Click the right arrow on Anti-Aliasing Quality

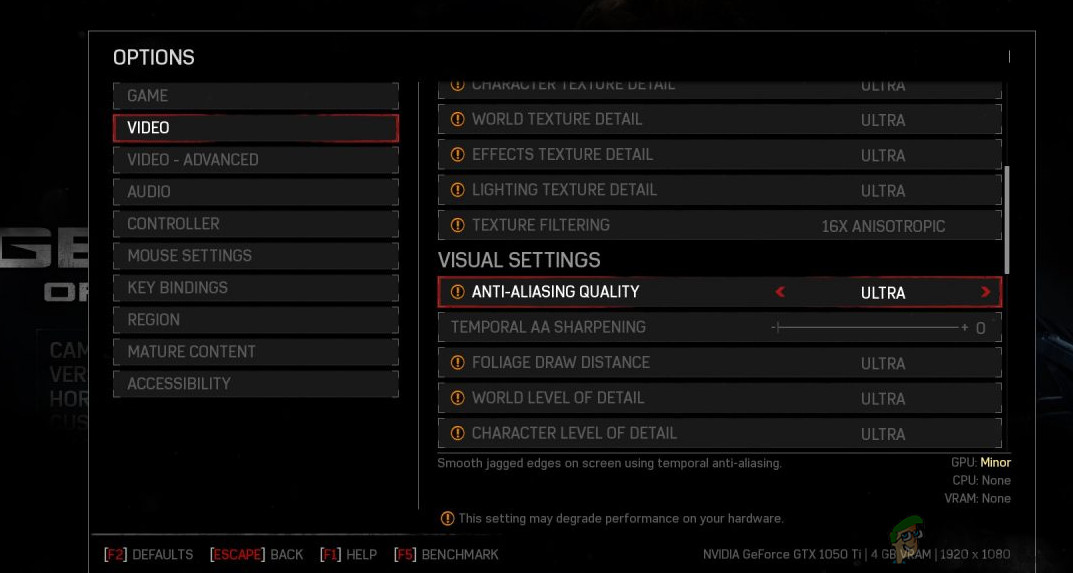coord(985,292)
